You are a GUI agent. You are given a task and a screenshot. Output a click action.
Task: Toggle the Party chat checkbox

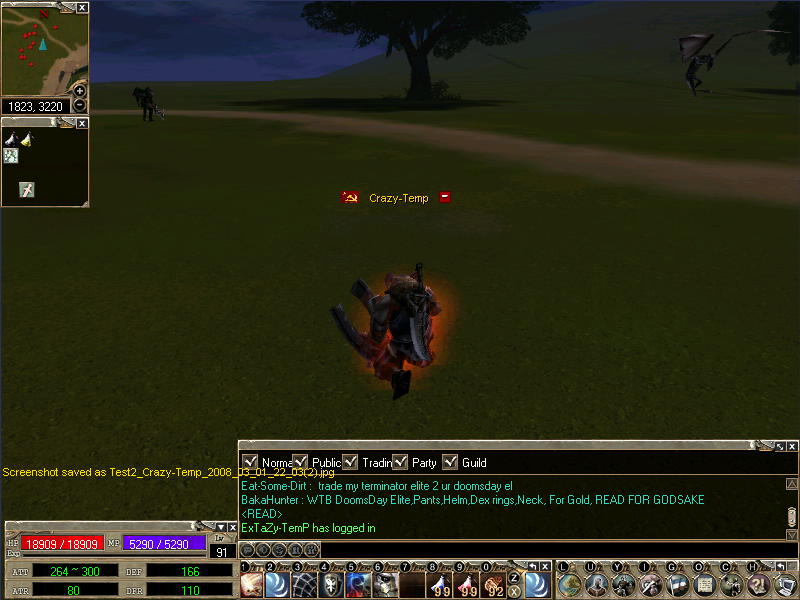[400, 462]
